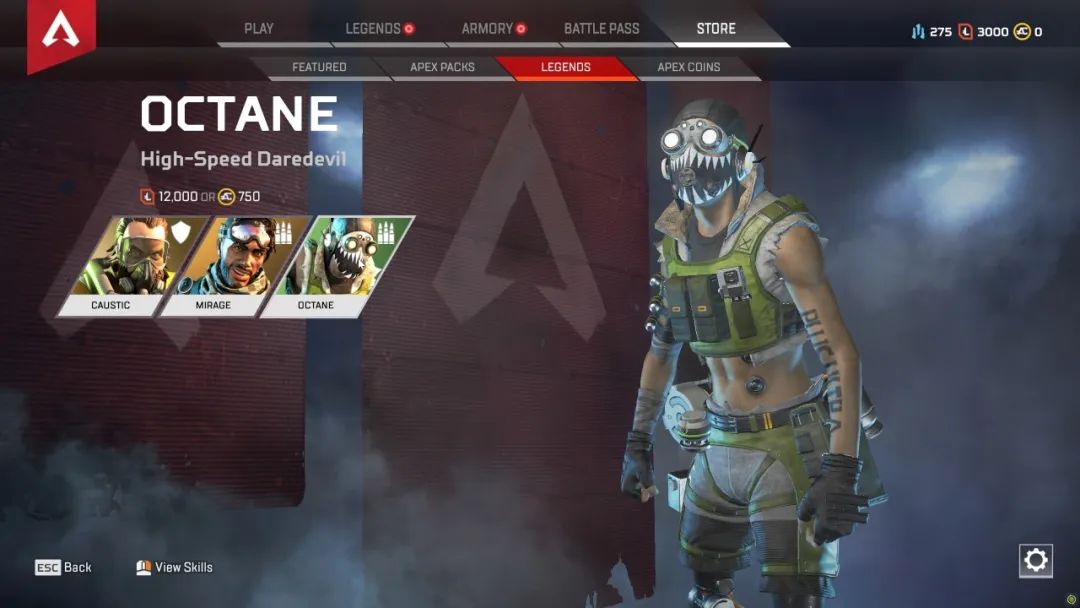Open the settings gear menu
Screen dimensions: 1080x608
tap(1036, 560)
